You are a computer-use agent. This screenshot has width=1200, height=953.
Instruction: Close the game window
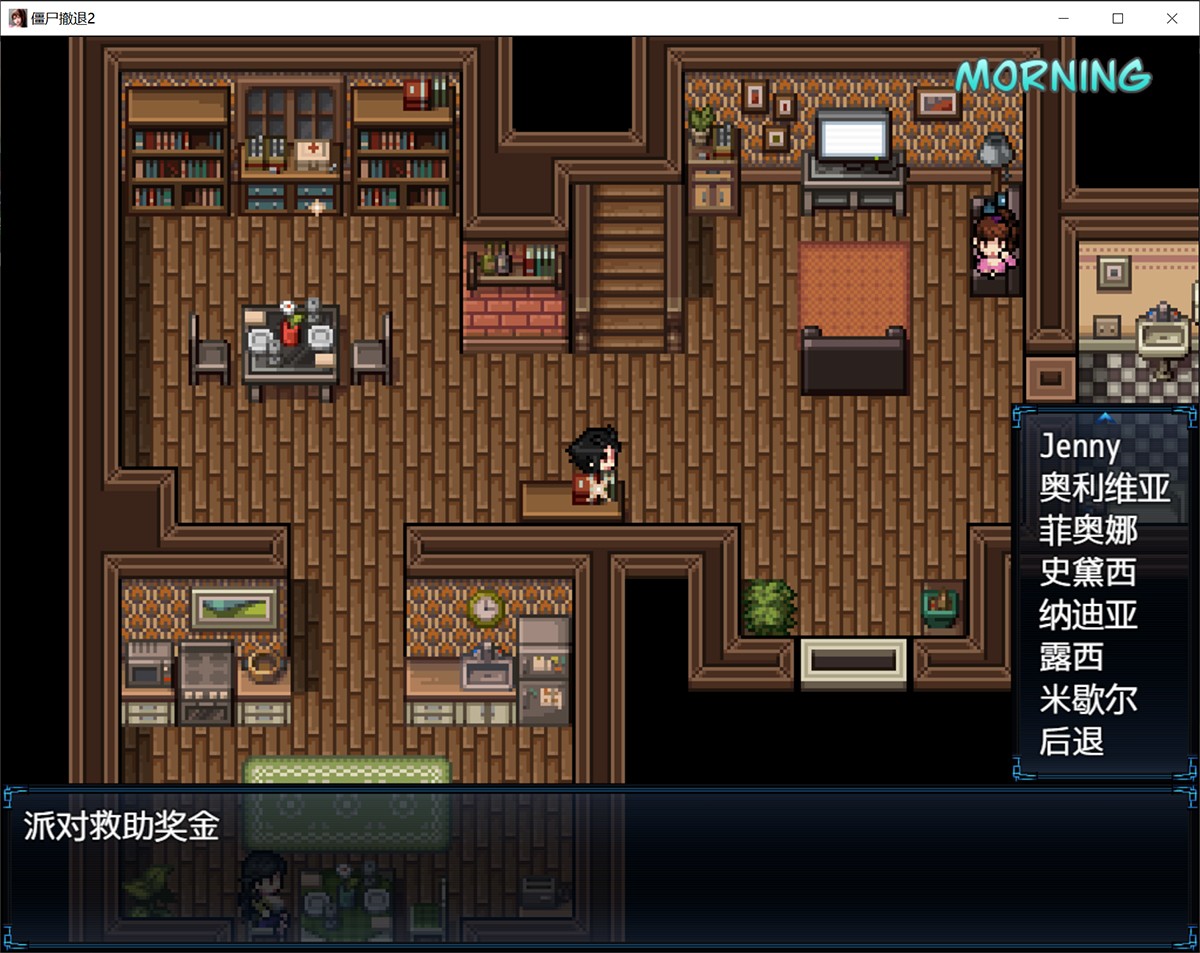coord(1172,18)
